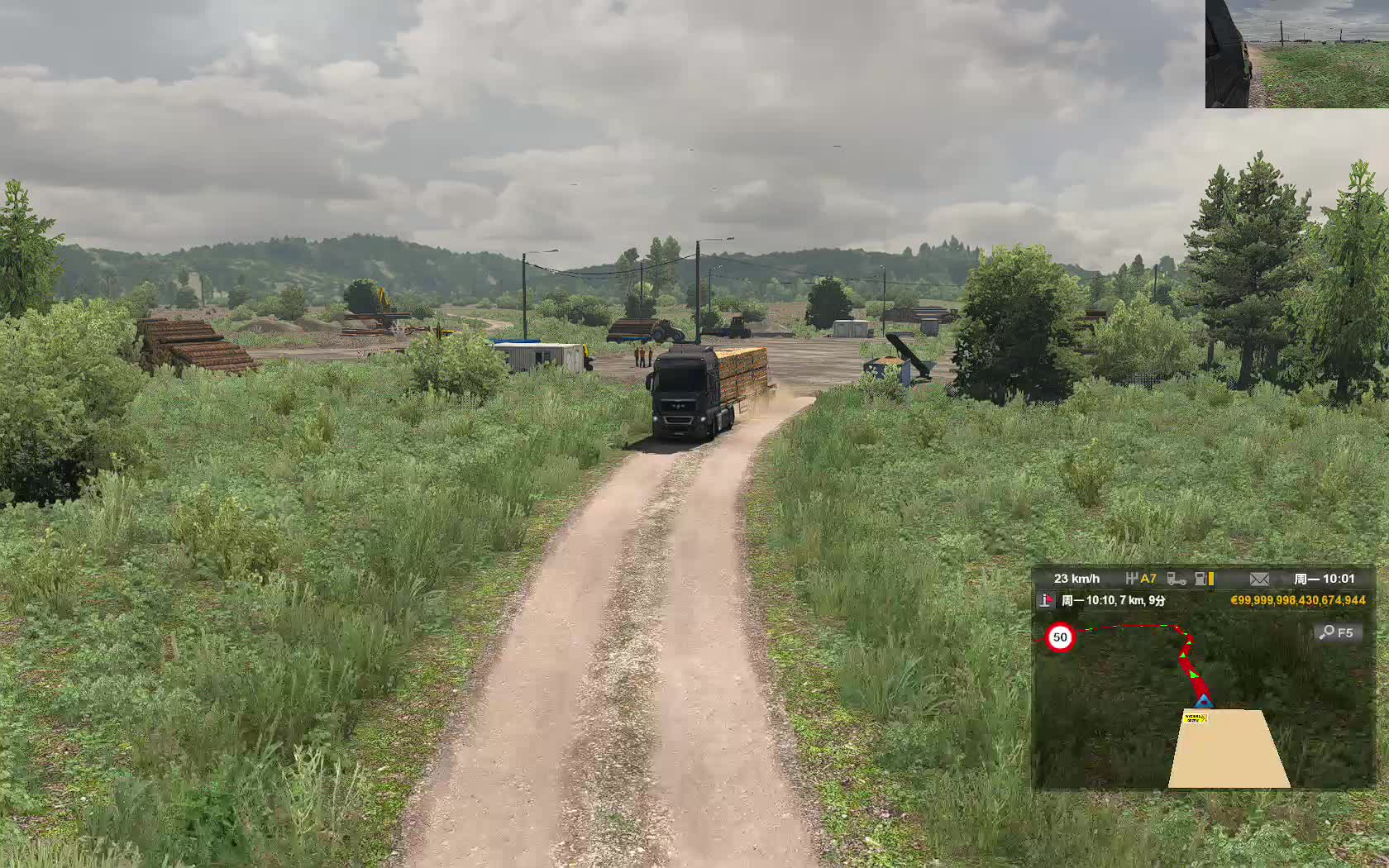Open the mail envelope icon
The height and width of the screenshot is (868, 1389).
(1259, 579)
